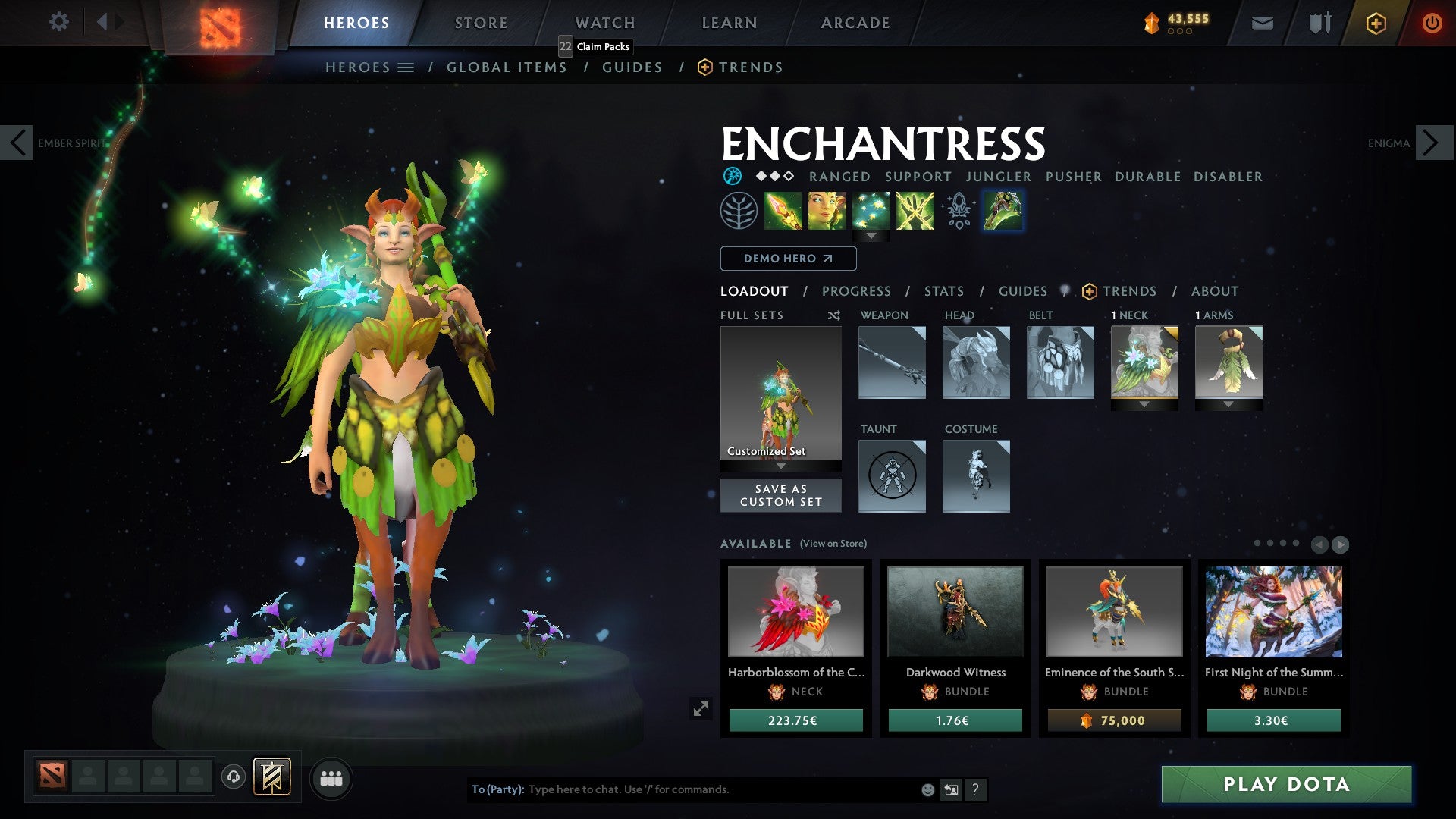Open the ARCADE menu item
The image size is (1456, 819).
(855, 22)
